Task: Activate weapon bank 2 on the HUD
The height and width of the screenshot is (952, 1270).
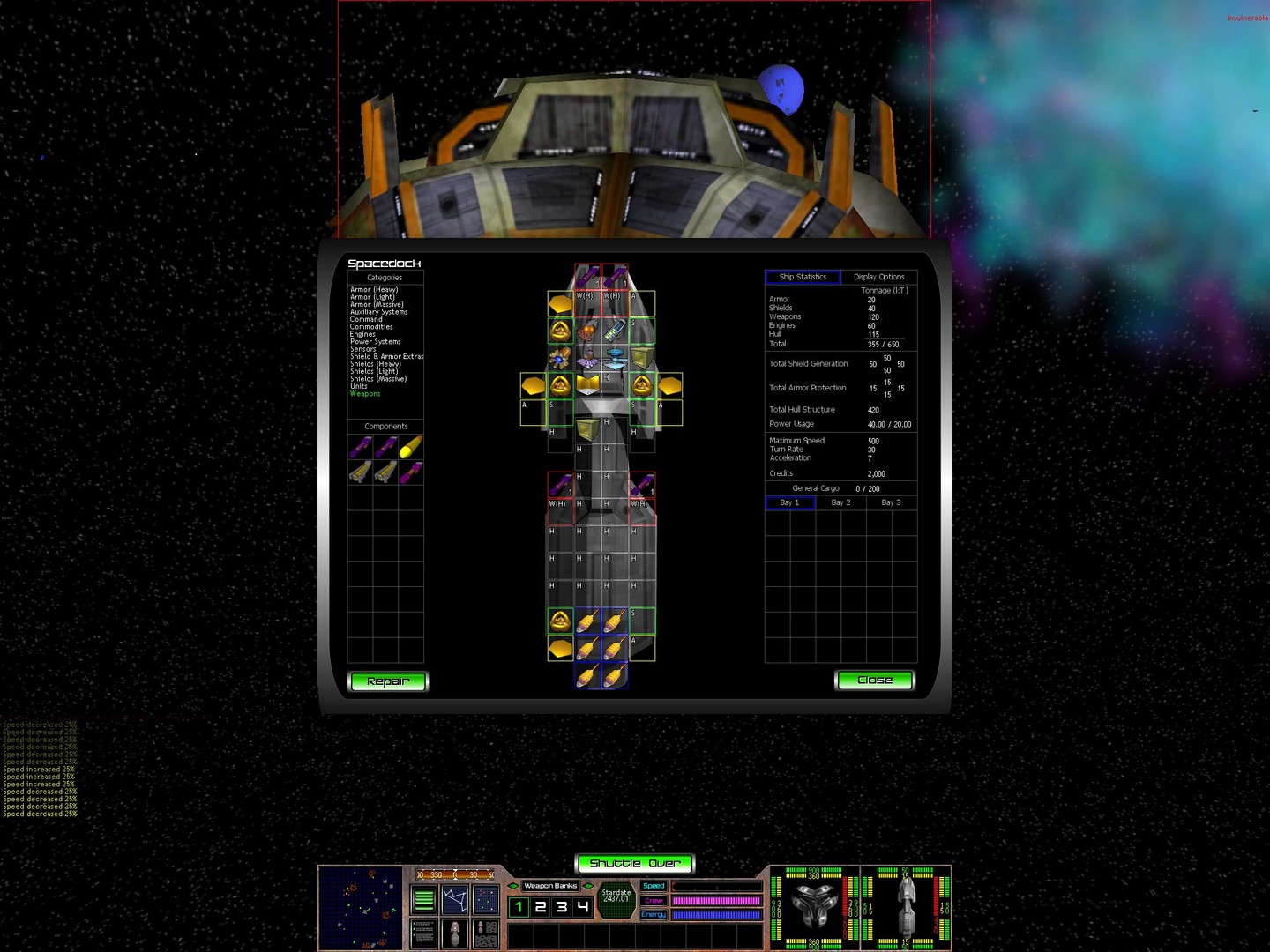Action: click(x=542, y=906)
